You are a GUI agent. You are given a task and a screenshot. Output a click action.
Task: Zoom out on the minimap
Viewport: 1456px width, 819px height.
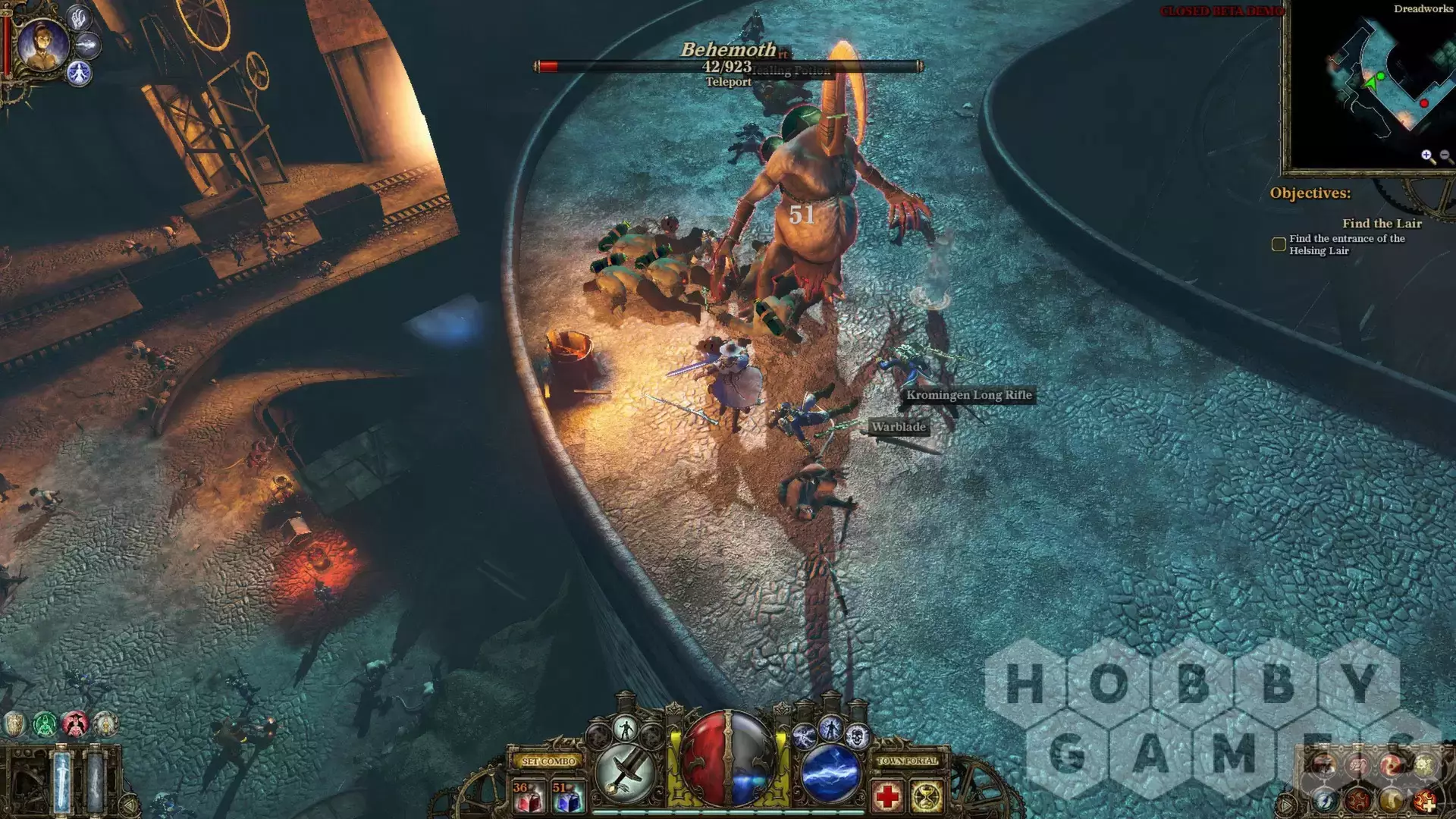pos(1445,156)
